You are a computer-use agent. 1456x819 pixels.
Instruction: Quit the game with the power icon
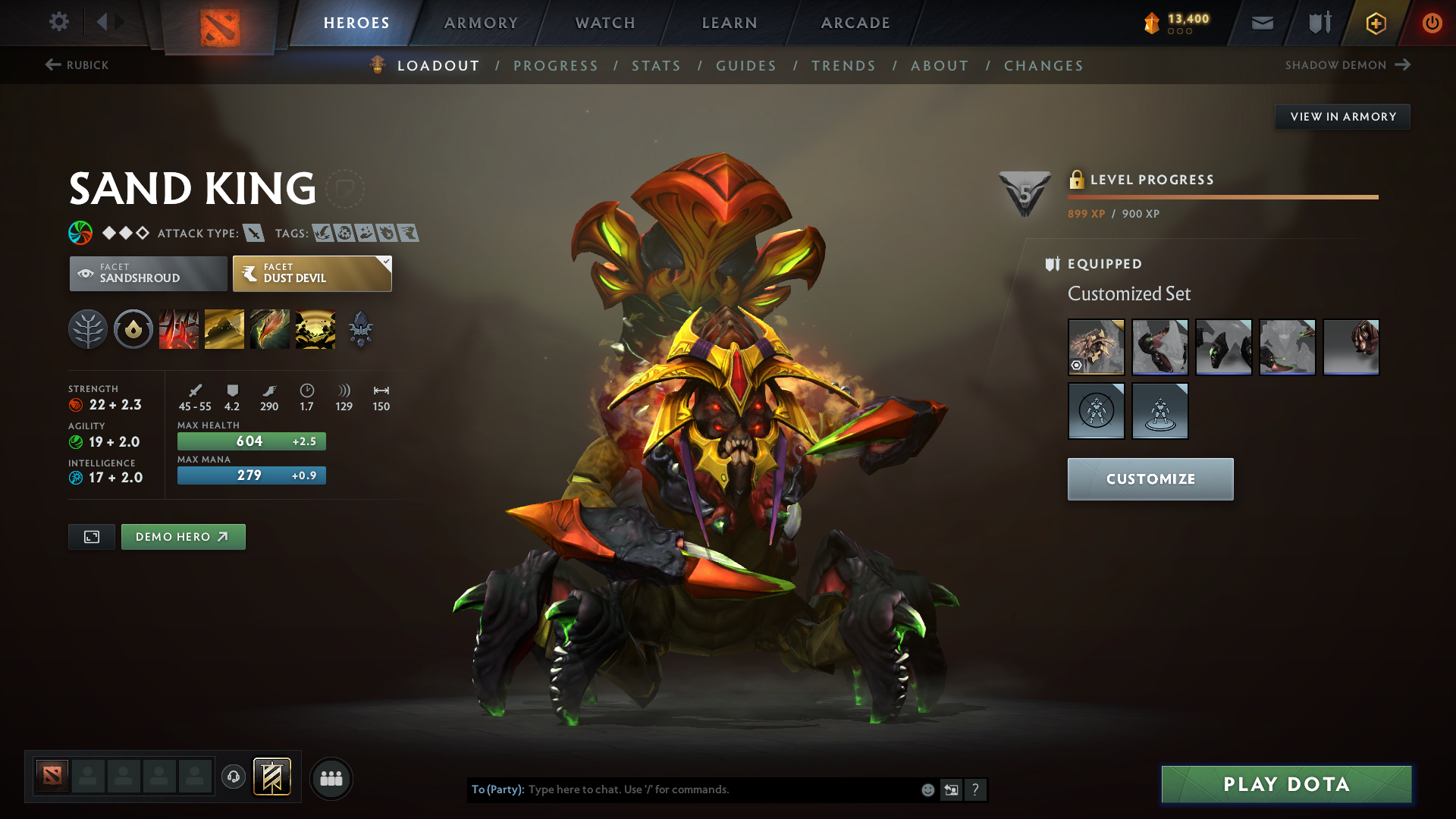pos(1432,23)
